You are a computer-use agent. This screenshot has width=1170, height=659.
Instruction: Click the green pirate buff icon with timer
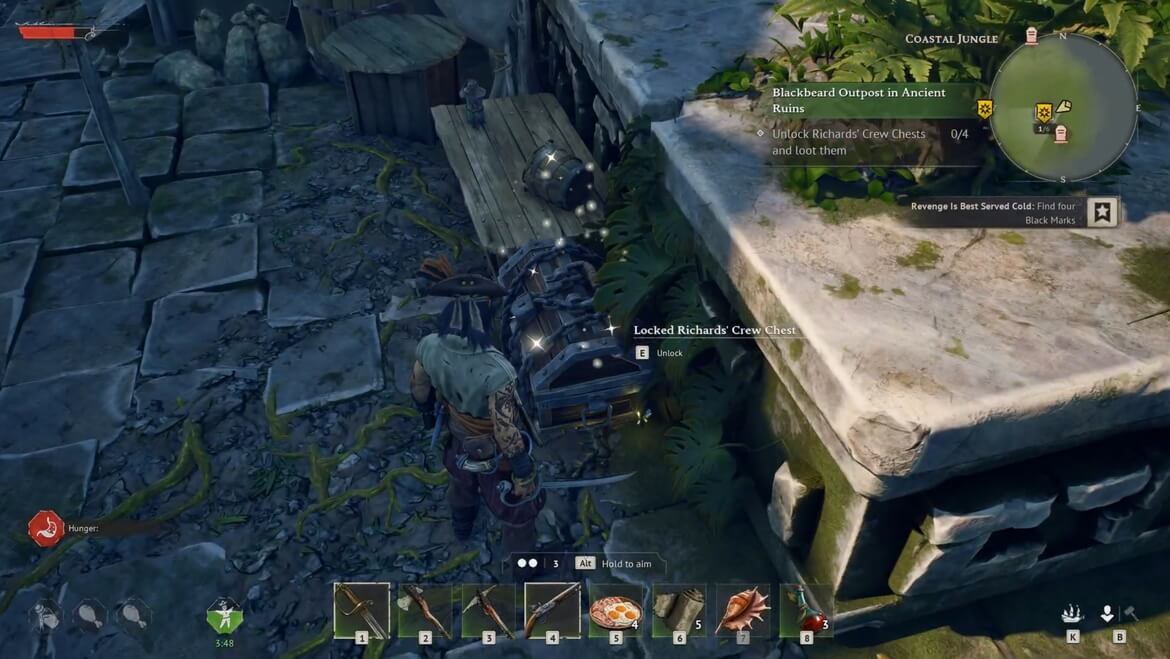click(x=224, y=615)
